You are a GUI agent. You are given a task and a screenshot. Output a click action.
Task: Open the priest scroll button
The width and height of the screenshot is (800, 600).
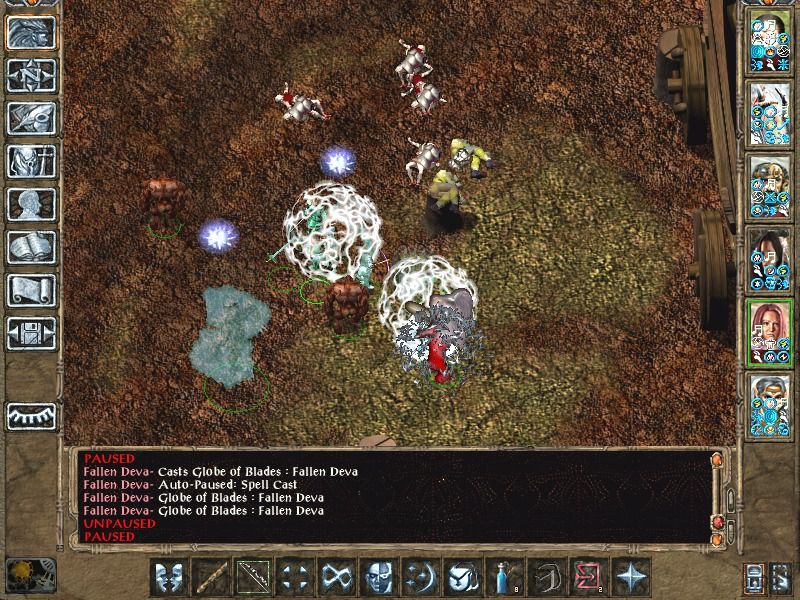coord(31,290)
